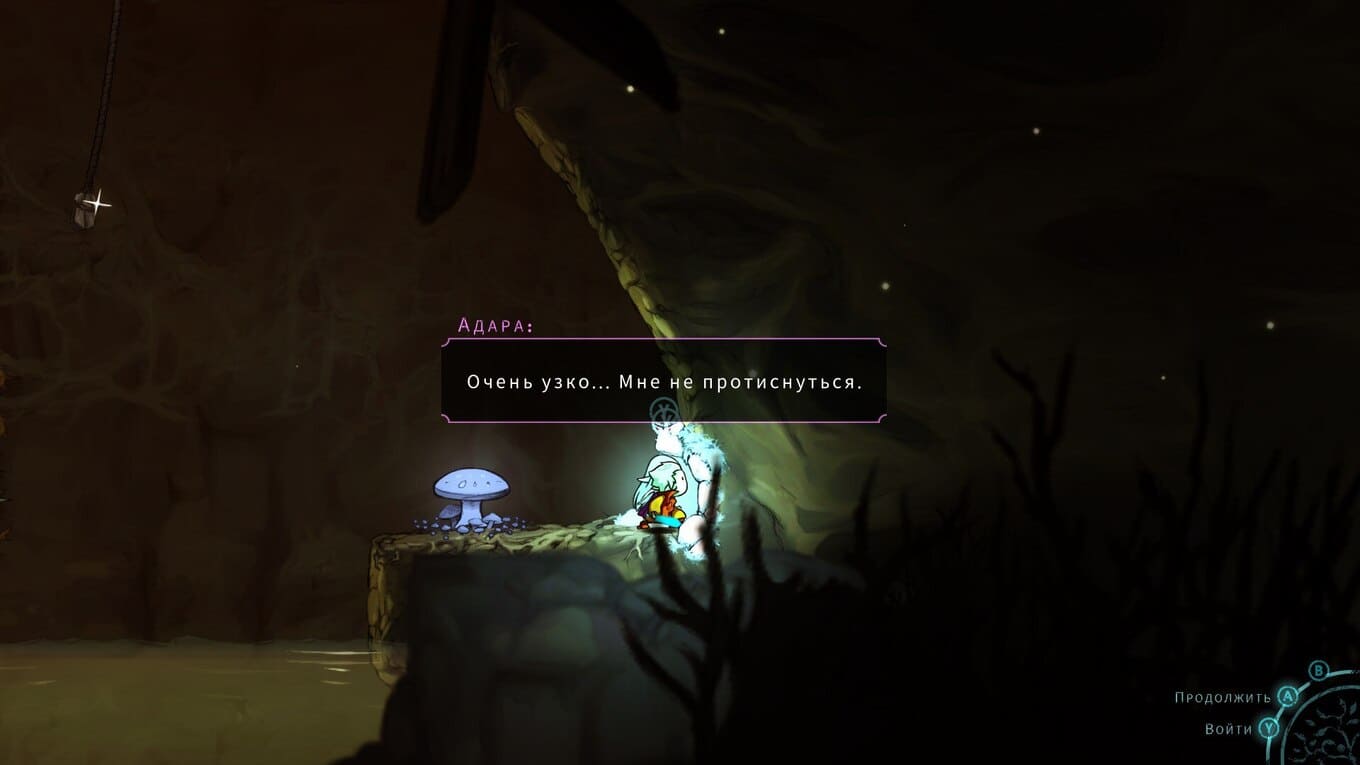The width and height of the screenshot is (1360, 765).
Task: Advance Adara's dialogue box text
Action: (663, 382)
